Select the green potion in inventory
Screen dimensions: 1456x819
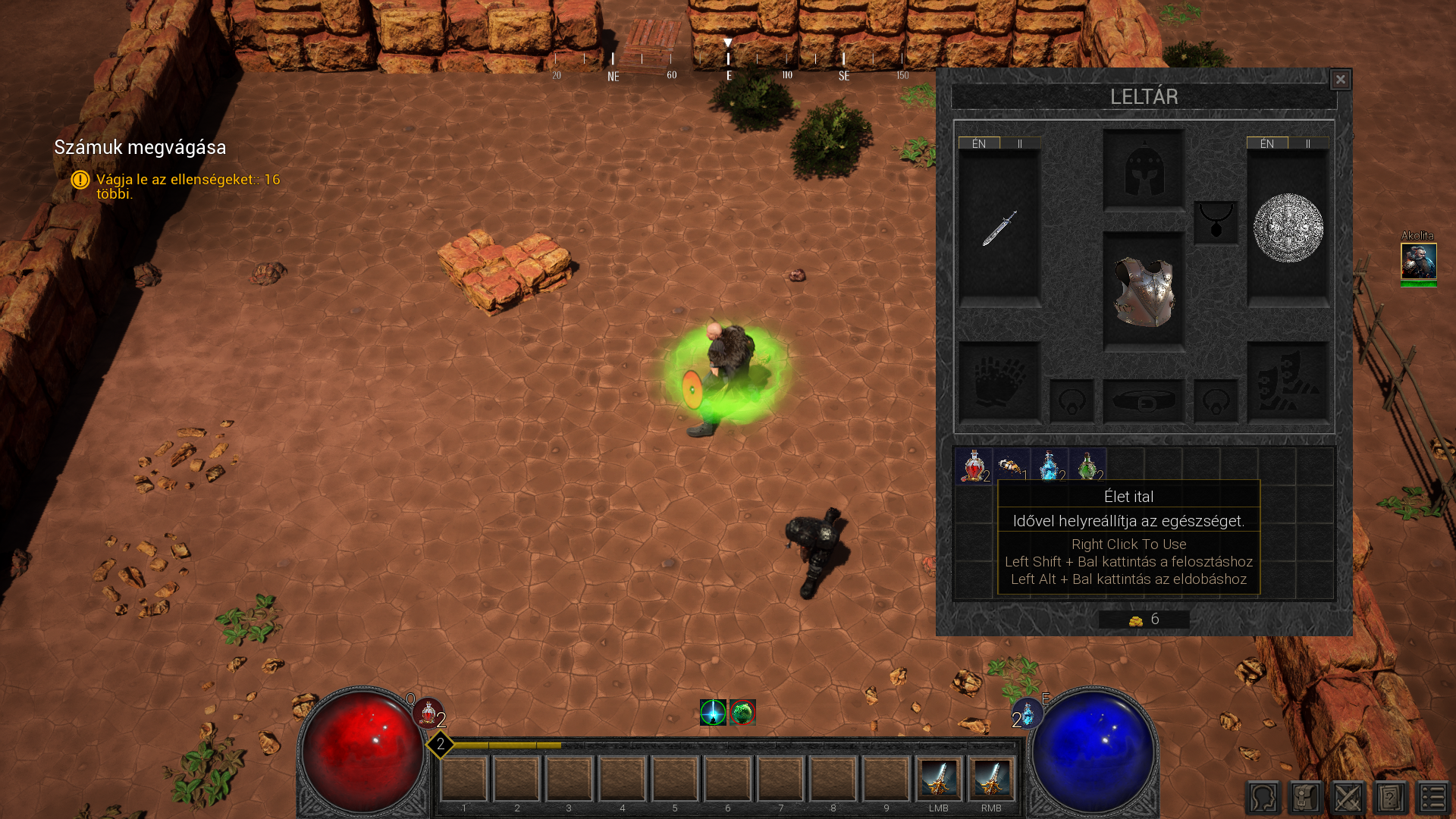click(x=1087, y=466)
